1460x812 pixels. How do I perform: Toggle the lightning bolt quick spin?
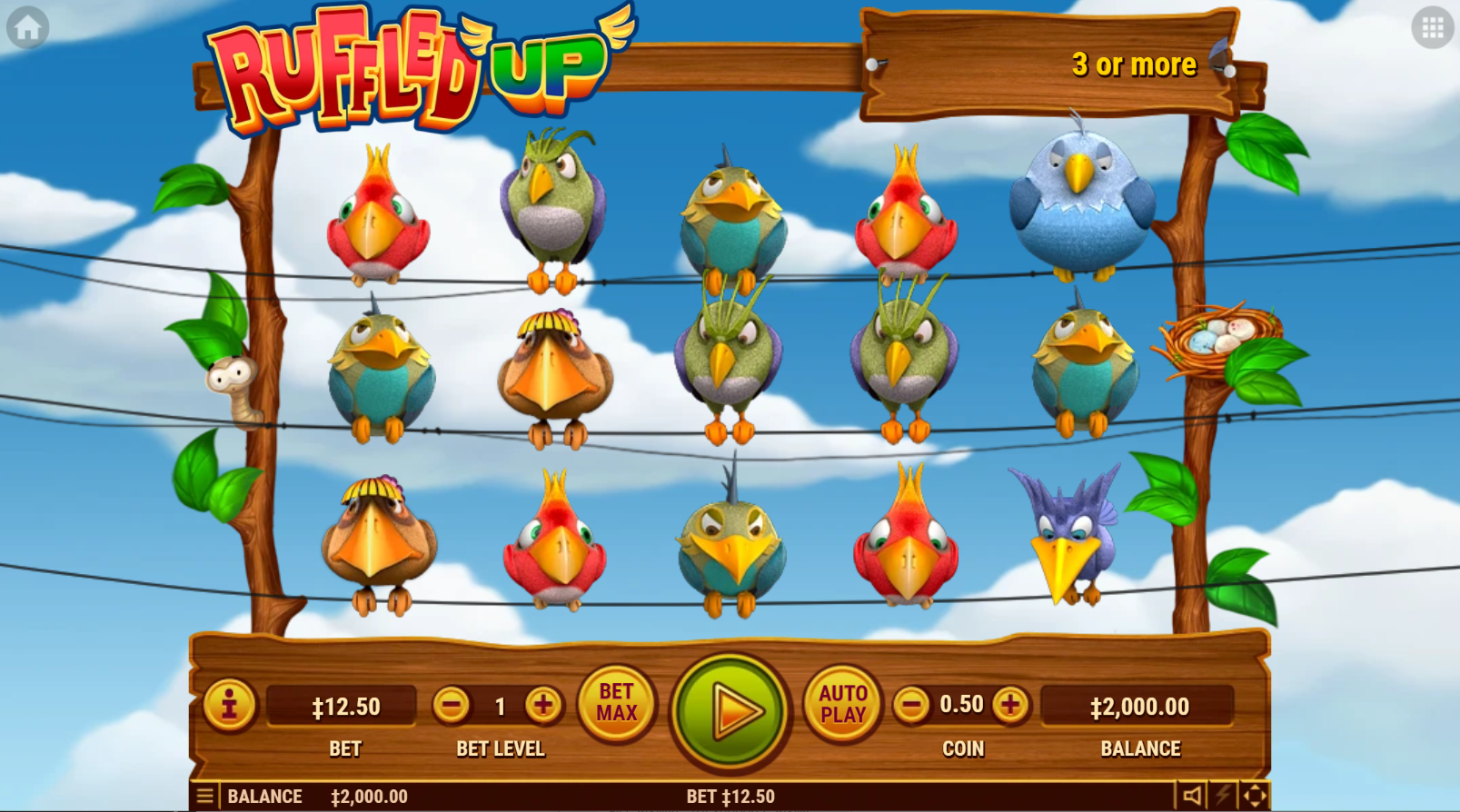click(1224, 797)
